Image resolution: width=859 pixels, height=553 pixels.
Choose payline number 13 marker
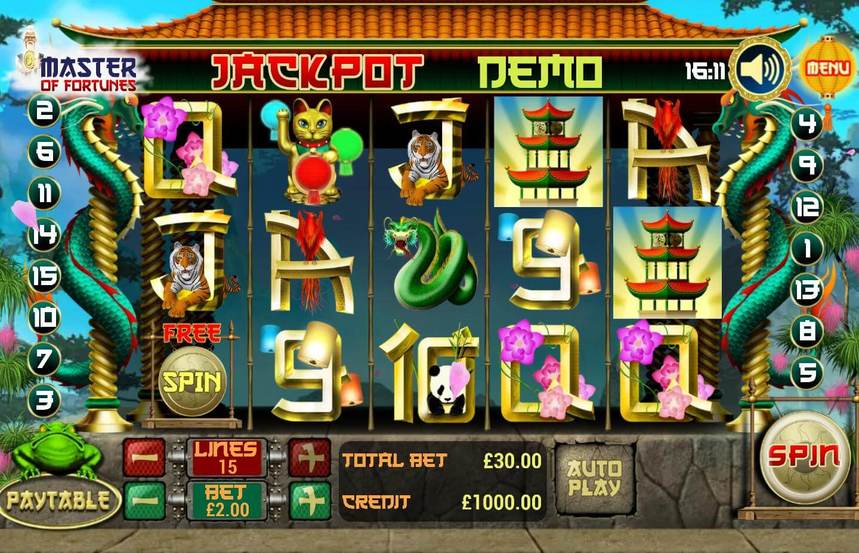(806, 289)
